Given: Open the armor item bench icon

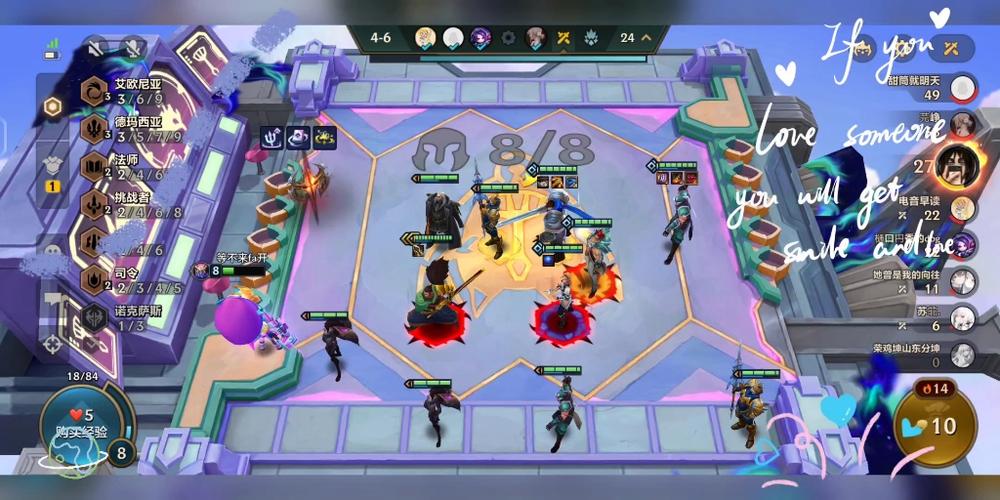Looking at the screenshot, I should 52,166.
